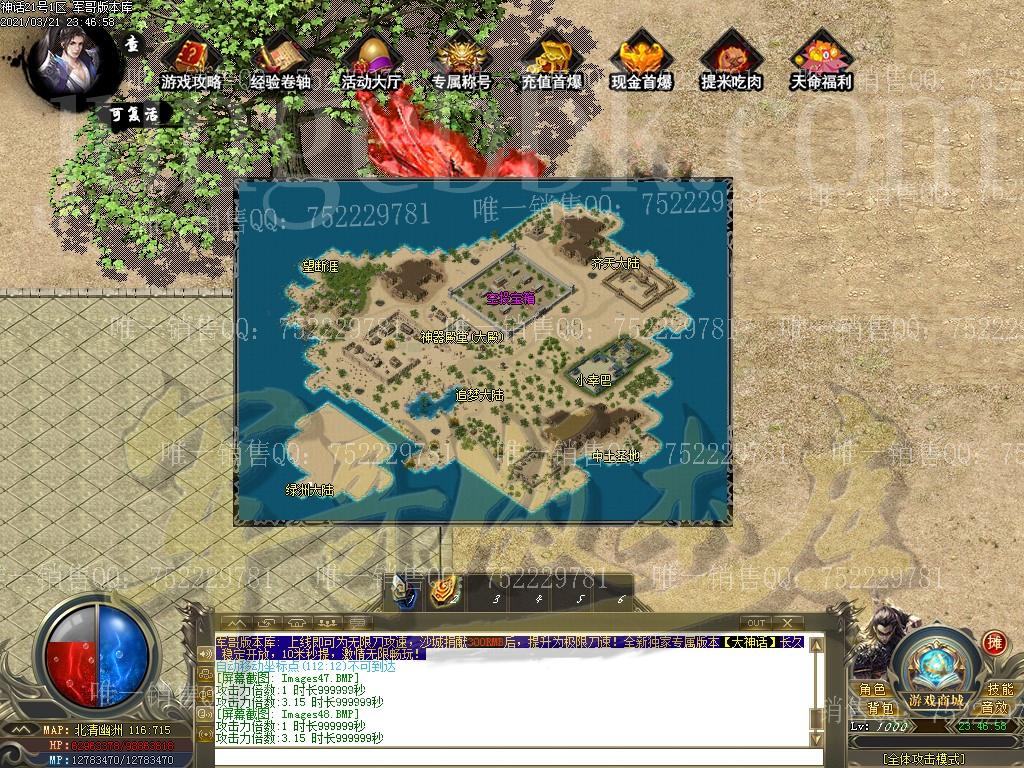Open the 专属称号 exclusive title menu
The height and width of the screenshot is (768, 1024).
point(461,60)
